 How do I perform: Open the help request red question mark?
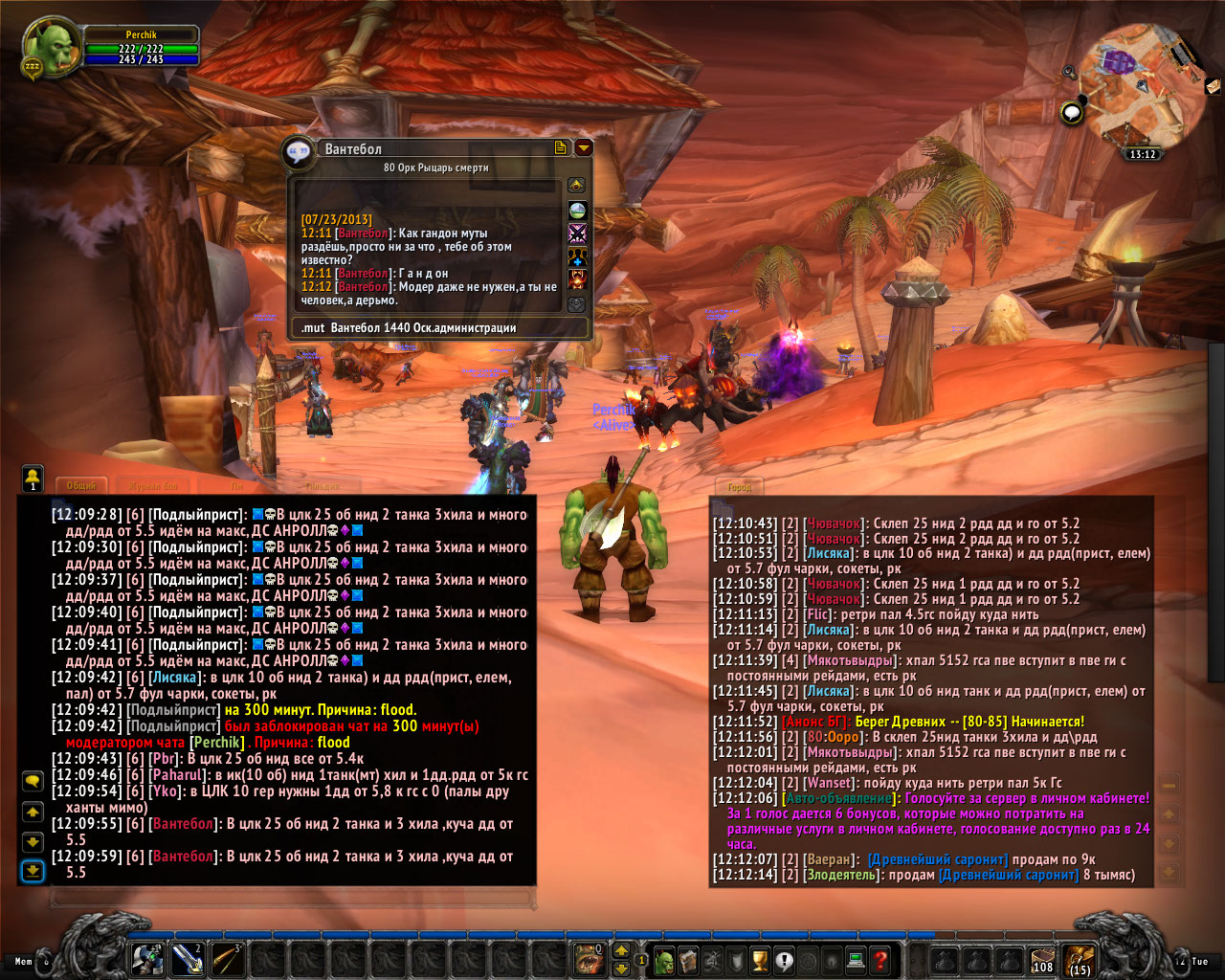[x=880, y=960]
